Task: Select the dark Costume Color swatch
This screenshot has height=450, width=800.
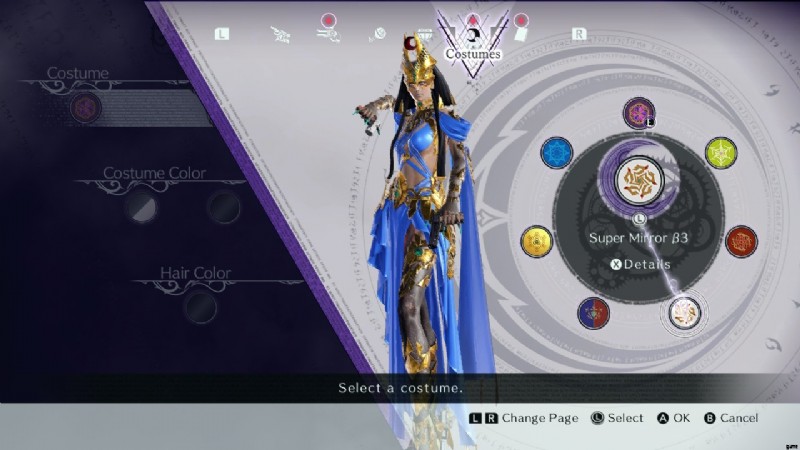Action: pyautogui.click(x=224, y=207)
